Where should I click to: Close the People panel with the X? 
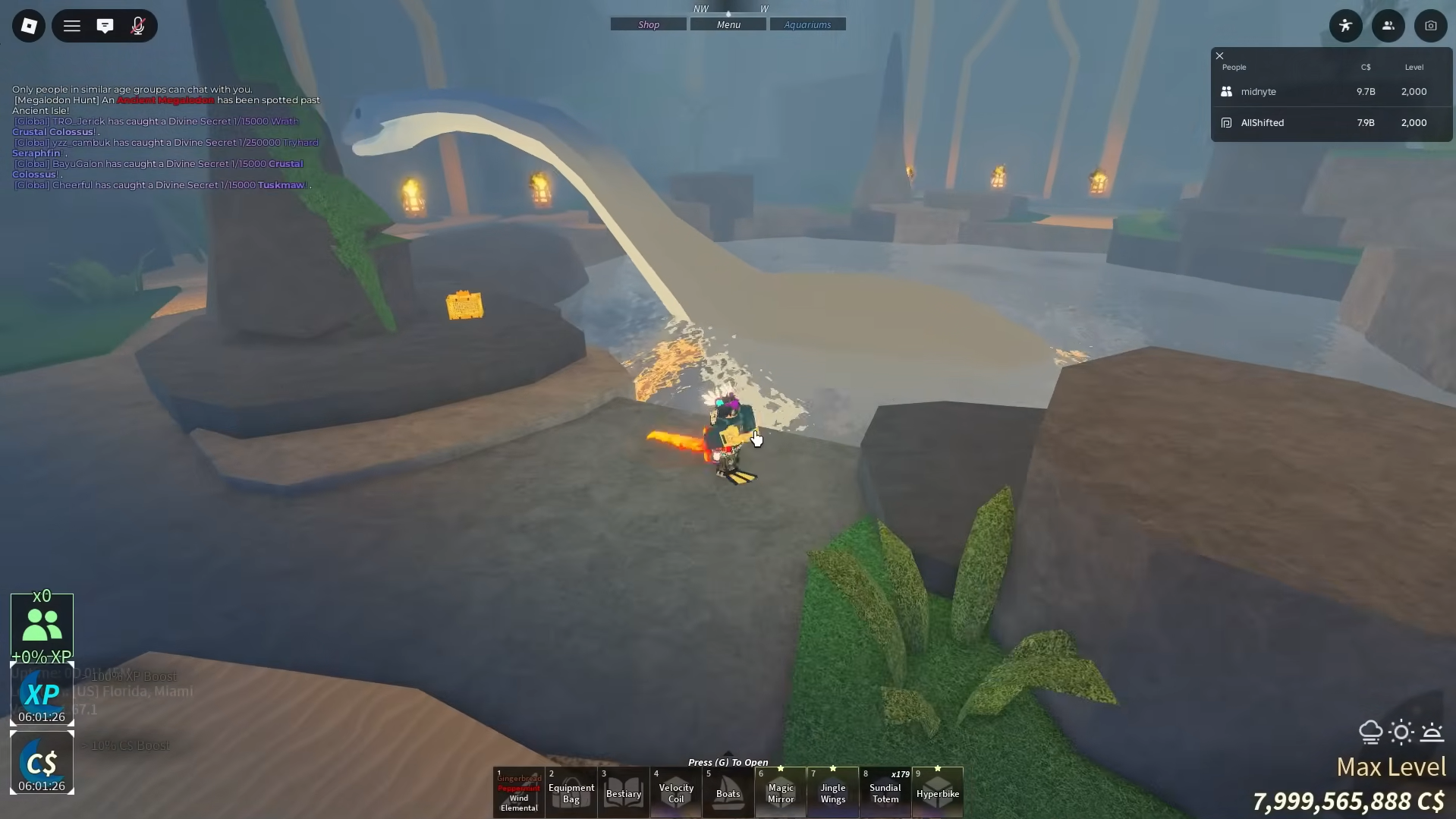[x=1219, y=55]
